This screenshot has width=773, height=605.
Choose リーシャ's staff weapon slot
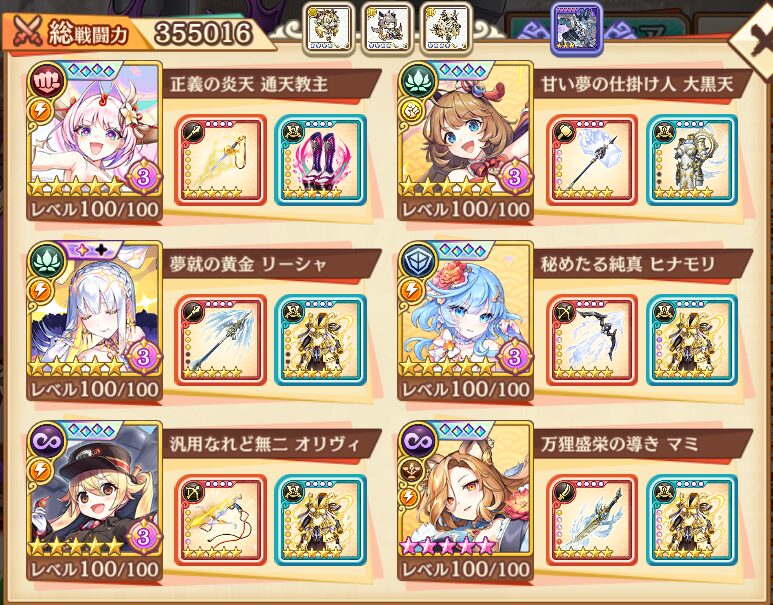click(x=220, y=340)
